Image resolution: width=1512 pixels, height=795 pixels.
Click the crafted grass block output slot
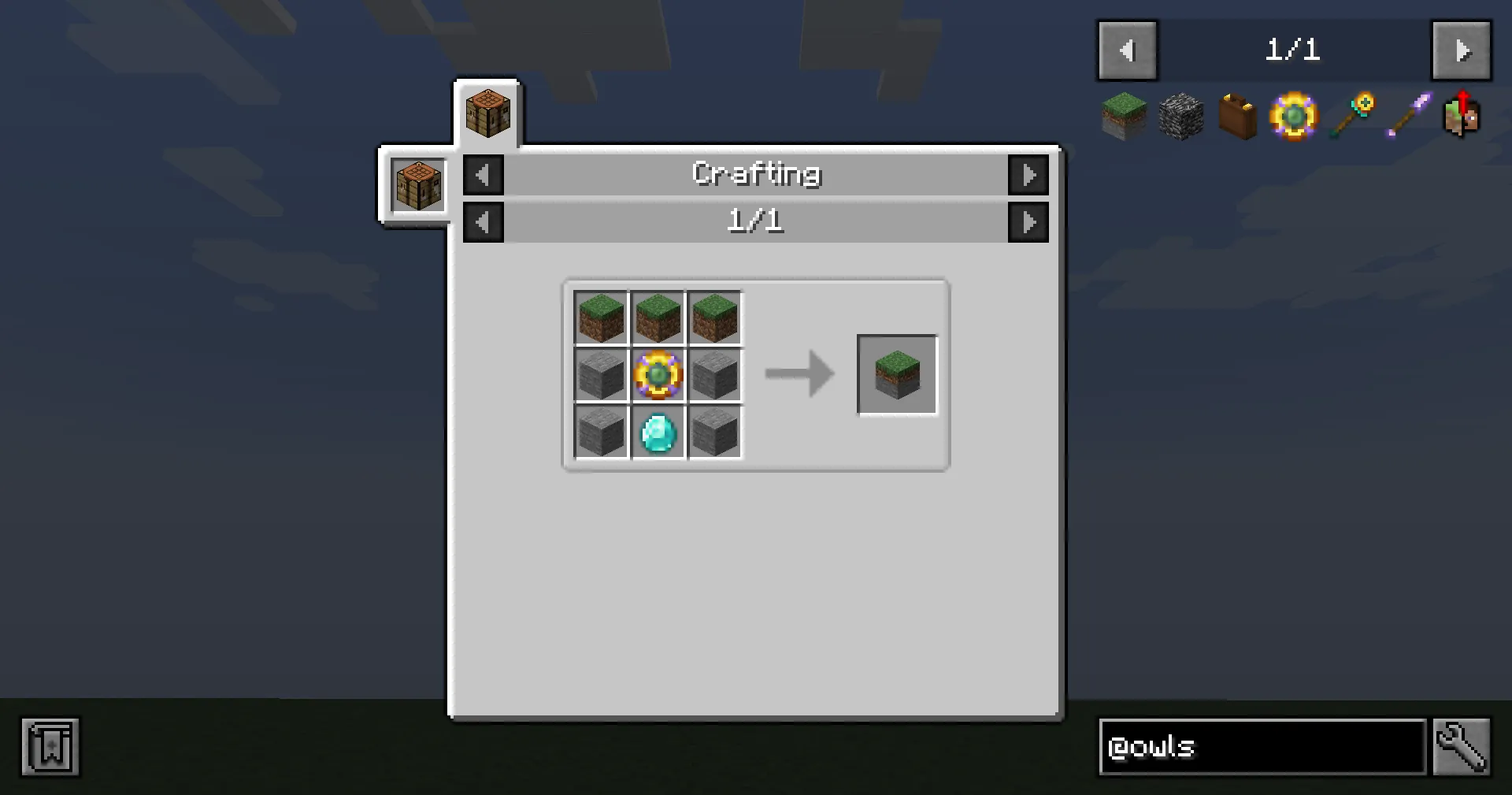click(897, 373)
